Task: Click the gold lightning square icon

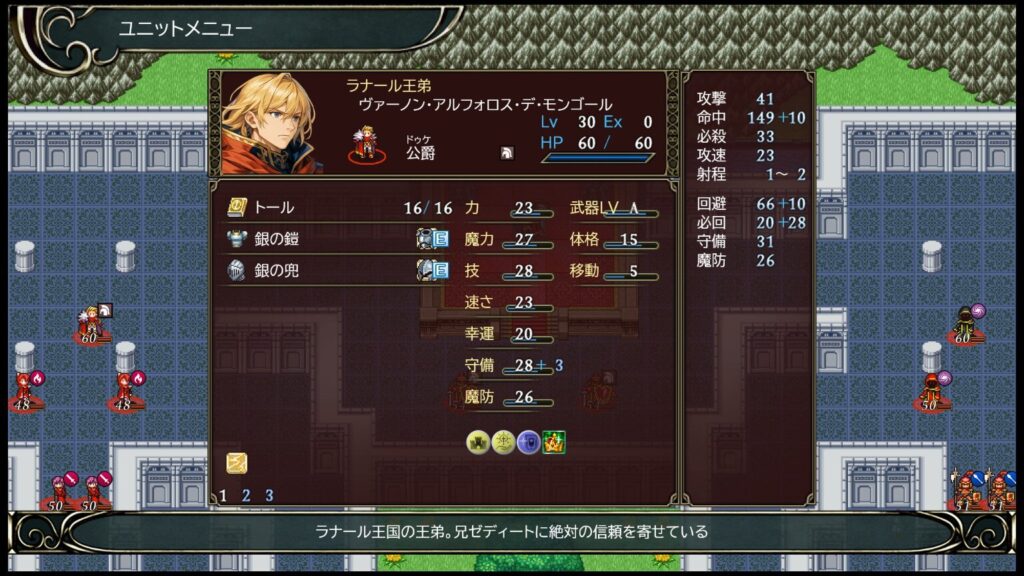Action: point(236,462)
